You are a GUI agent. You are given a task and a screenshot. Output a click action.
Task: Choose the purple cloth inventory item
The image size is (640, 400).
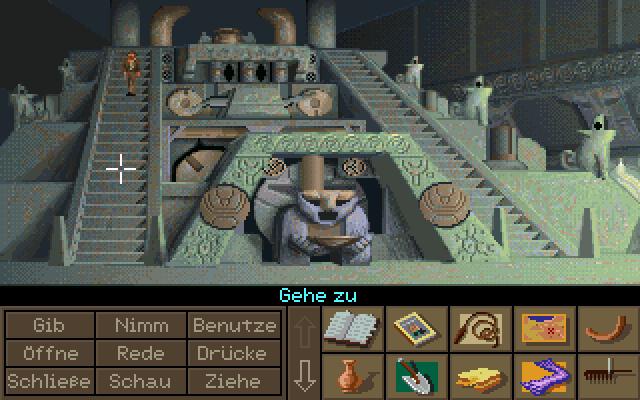[x=542, y=377]
